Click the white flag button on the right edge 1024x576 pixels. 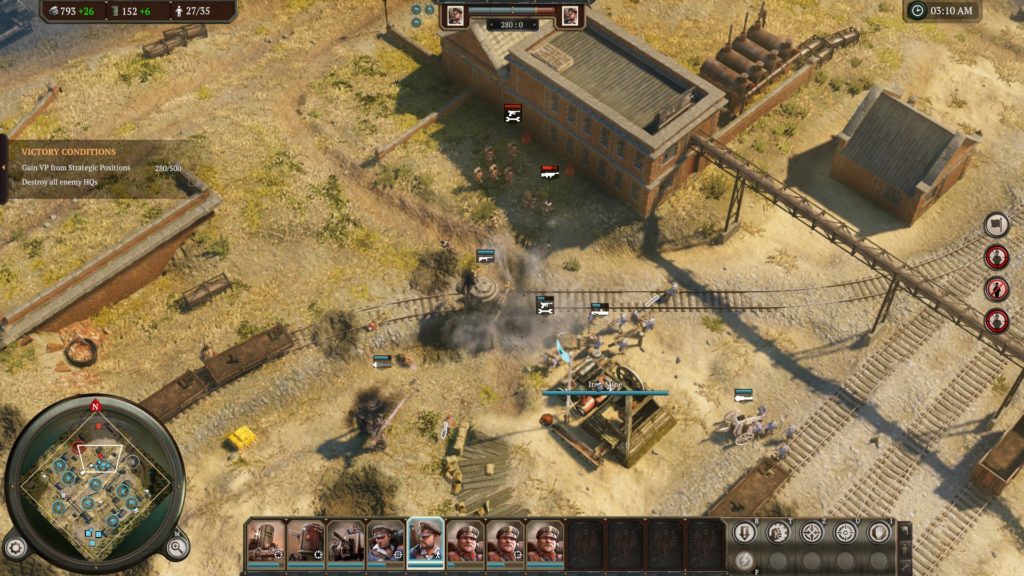[x=996, y=225]
